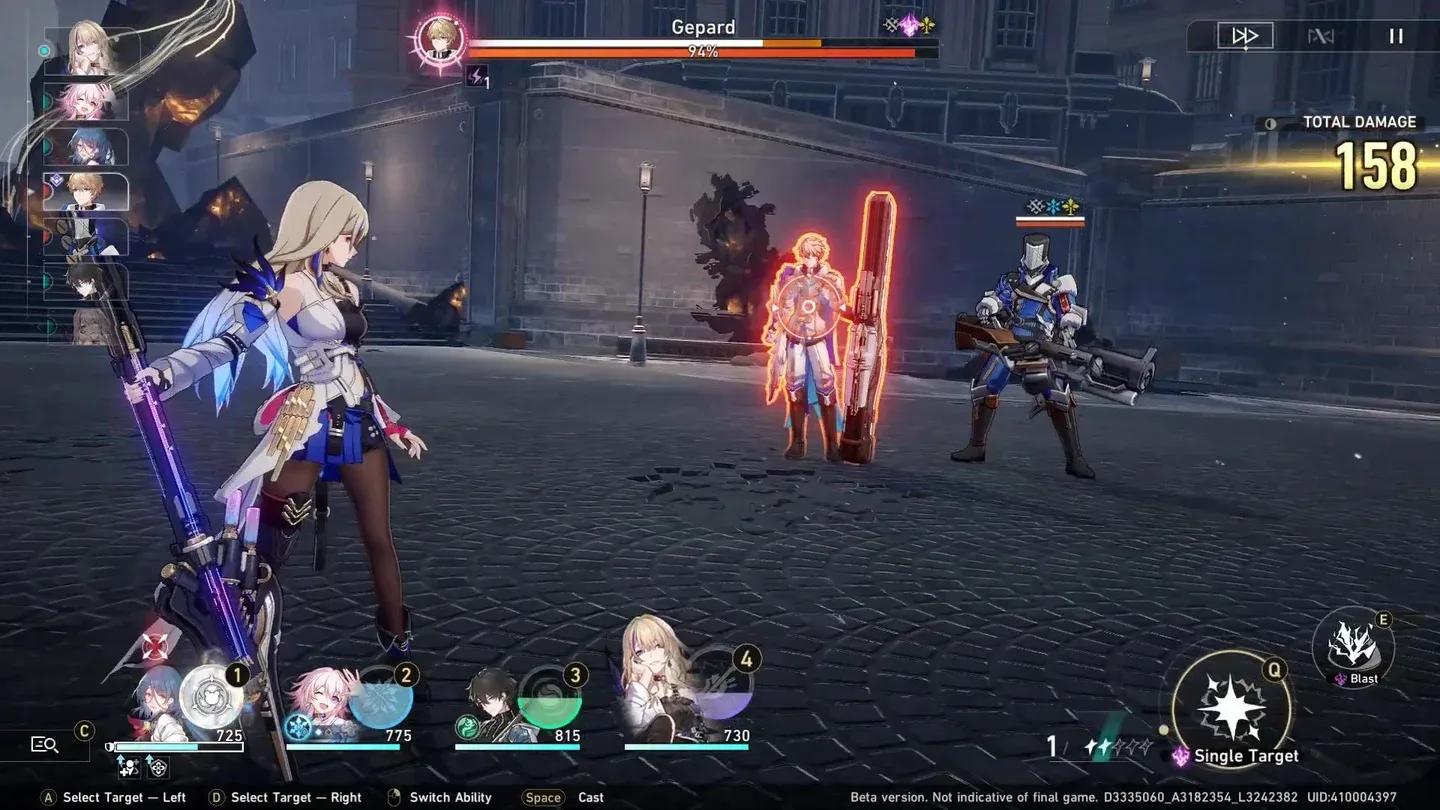Toggle the 2x battle speed control
This screenshot has height=810, width=1440.
point(1247,35)
